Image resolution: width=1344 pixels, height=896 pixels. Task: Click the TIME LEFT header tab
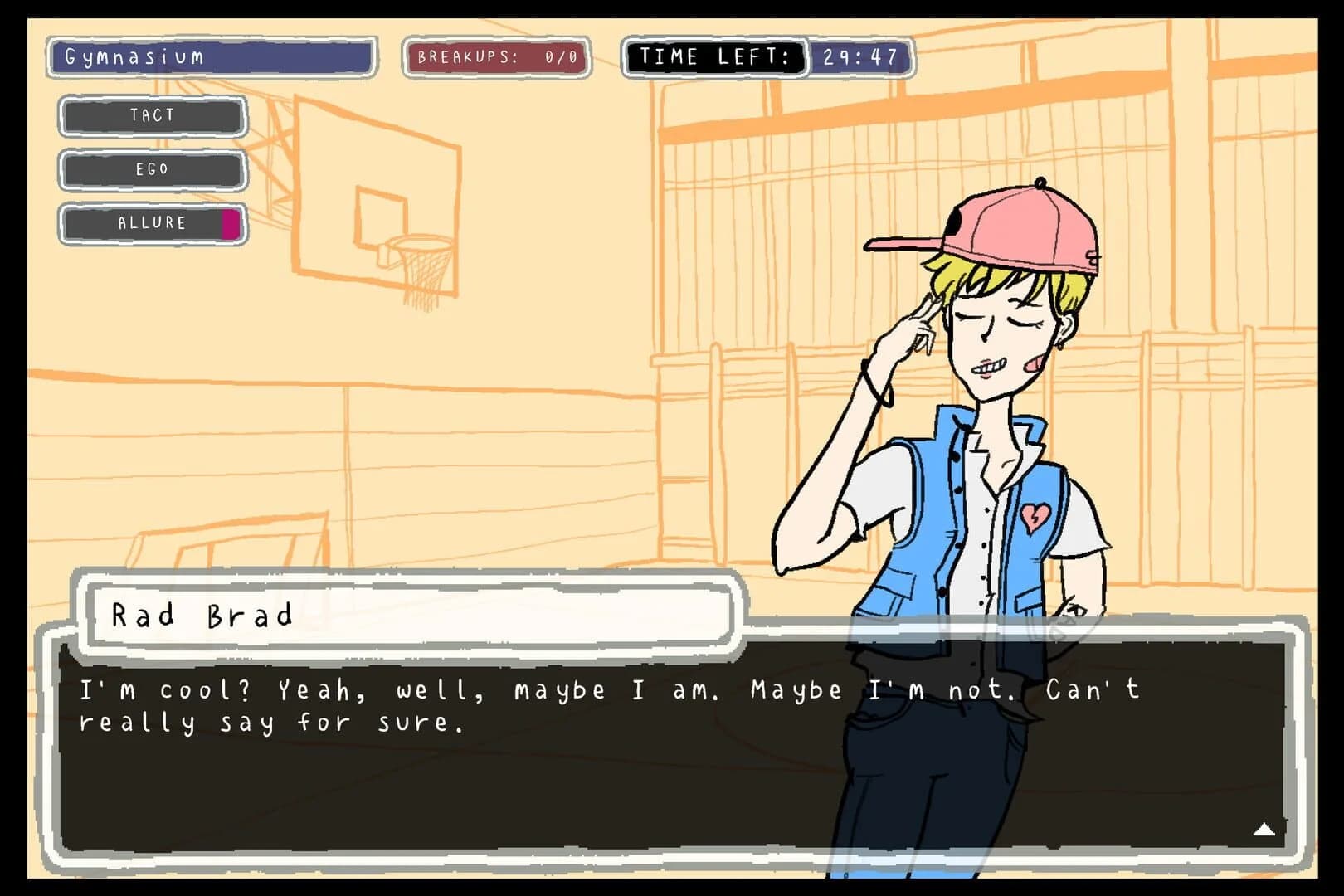[713, 56]
